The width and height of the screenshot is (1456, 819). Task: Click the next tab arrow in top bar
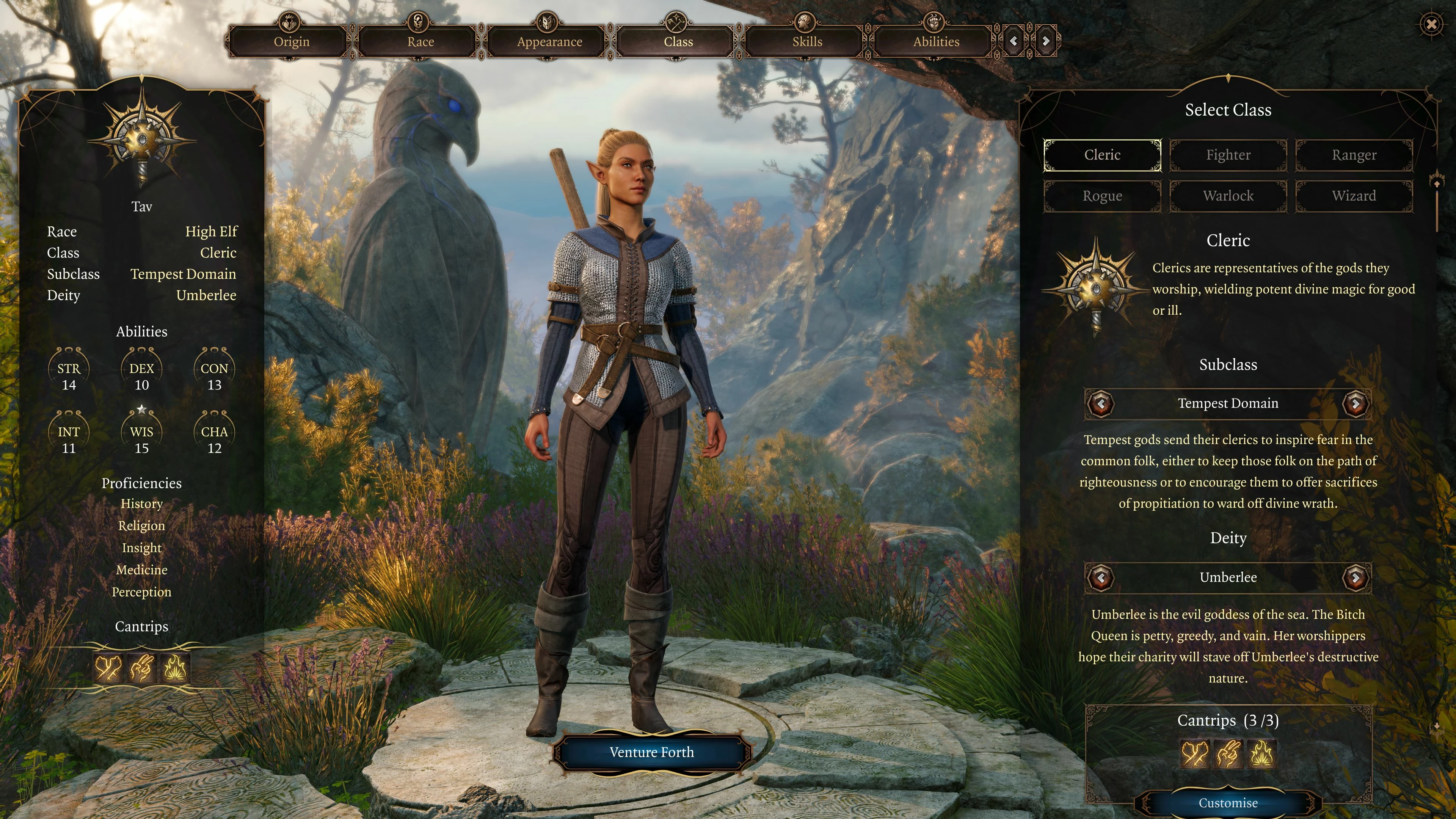tap(1046, 41)
